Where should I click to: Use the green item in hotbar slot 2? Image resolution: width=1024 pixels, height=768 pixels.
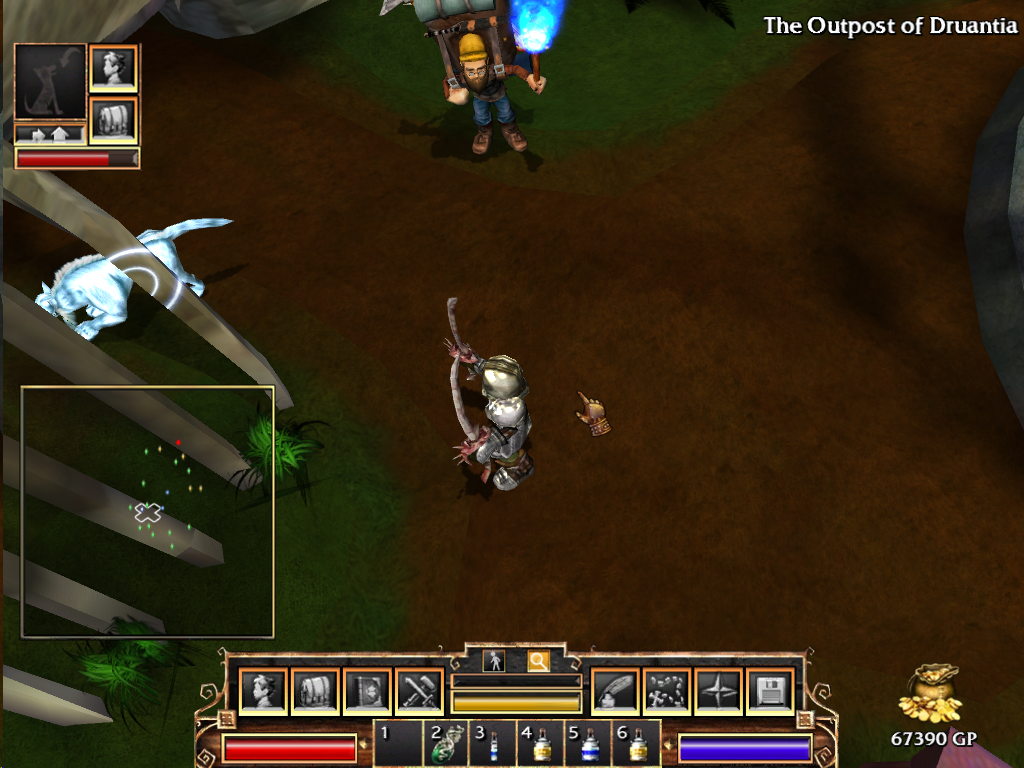point(445,745)
